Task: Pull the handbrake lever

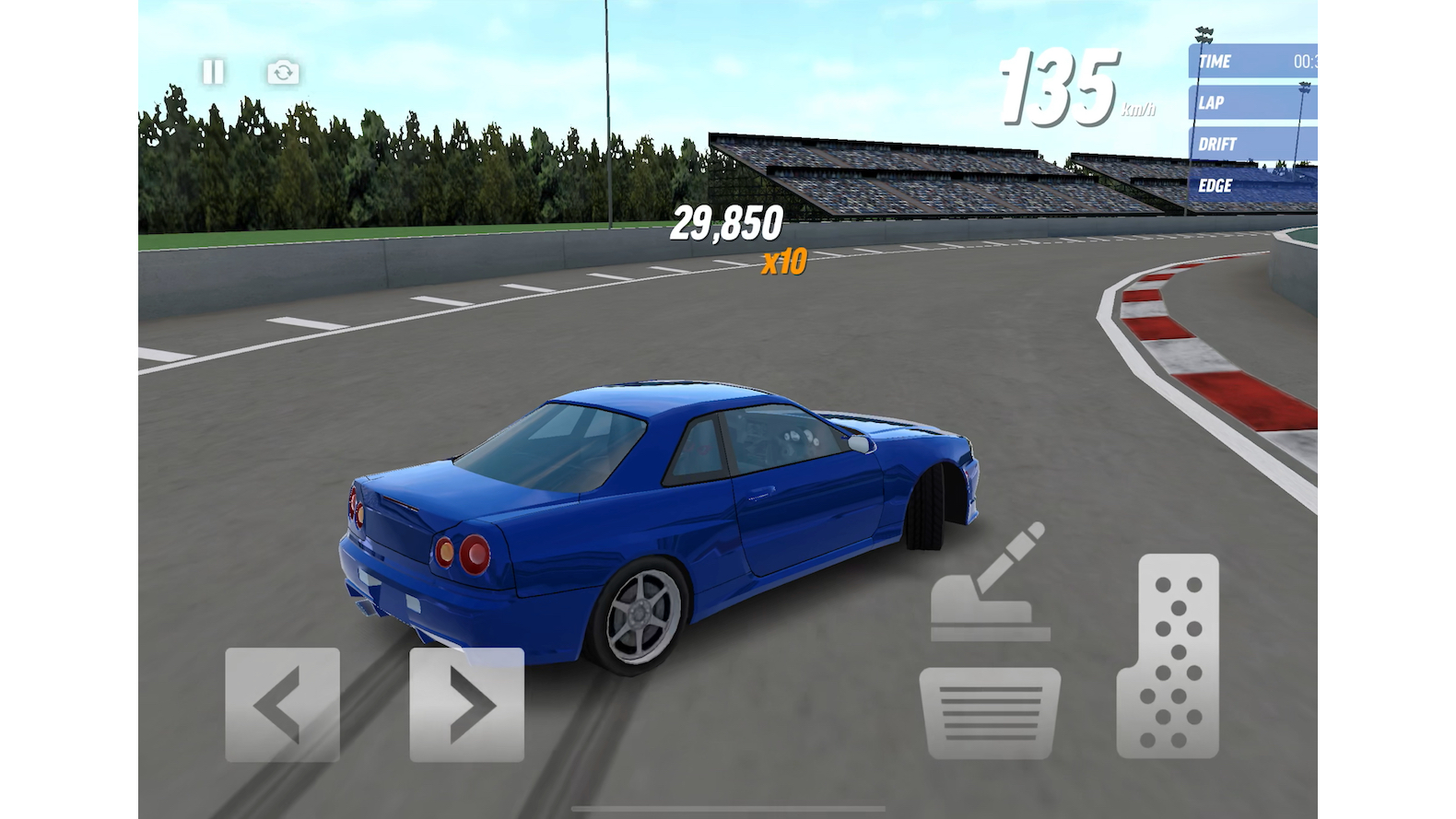Action: tap(989, 585)
